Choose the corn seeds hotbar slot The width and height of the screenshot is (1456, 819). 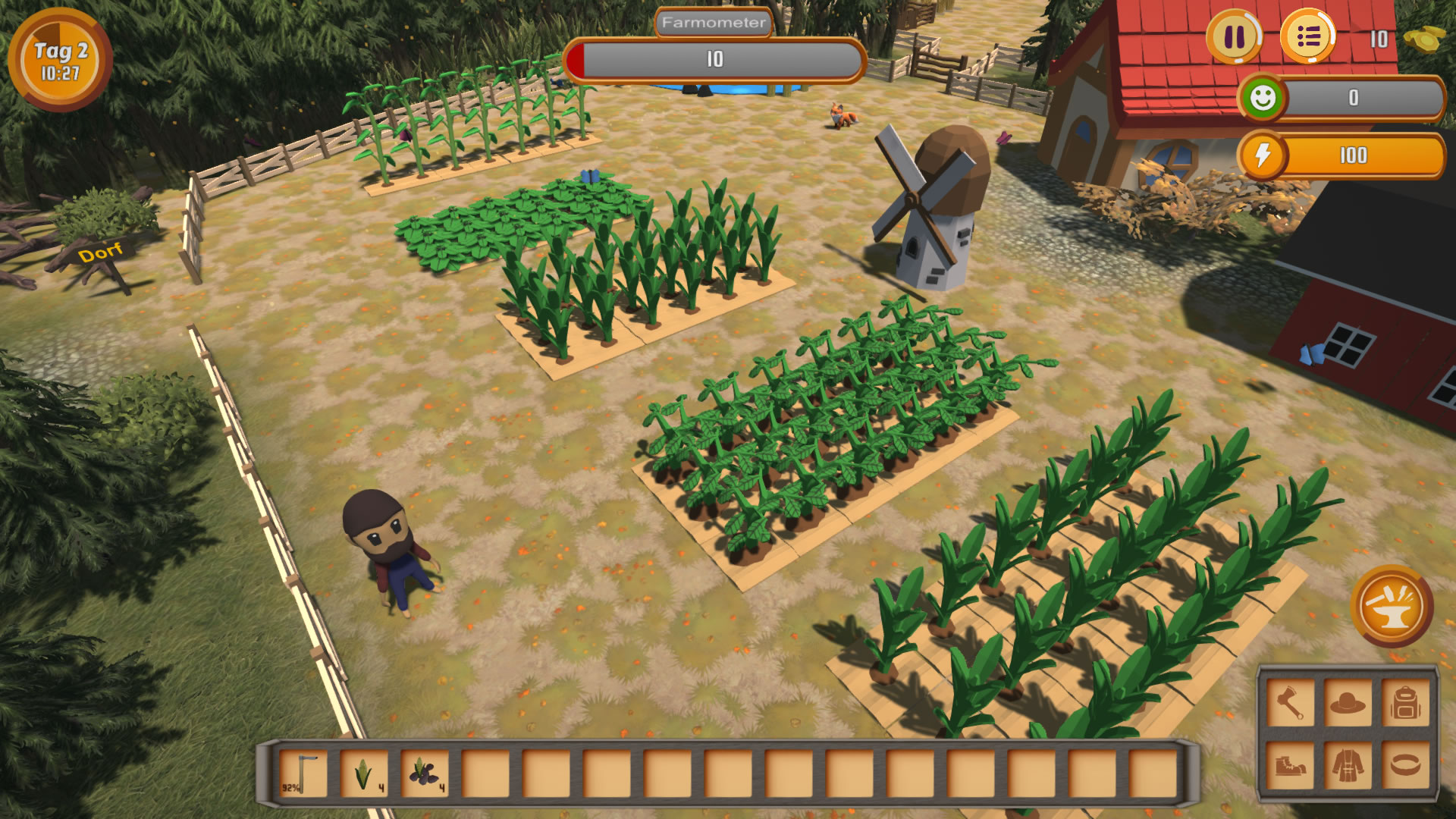coord(425,773)
